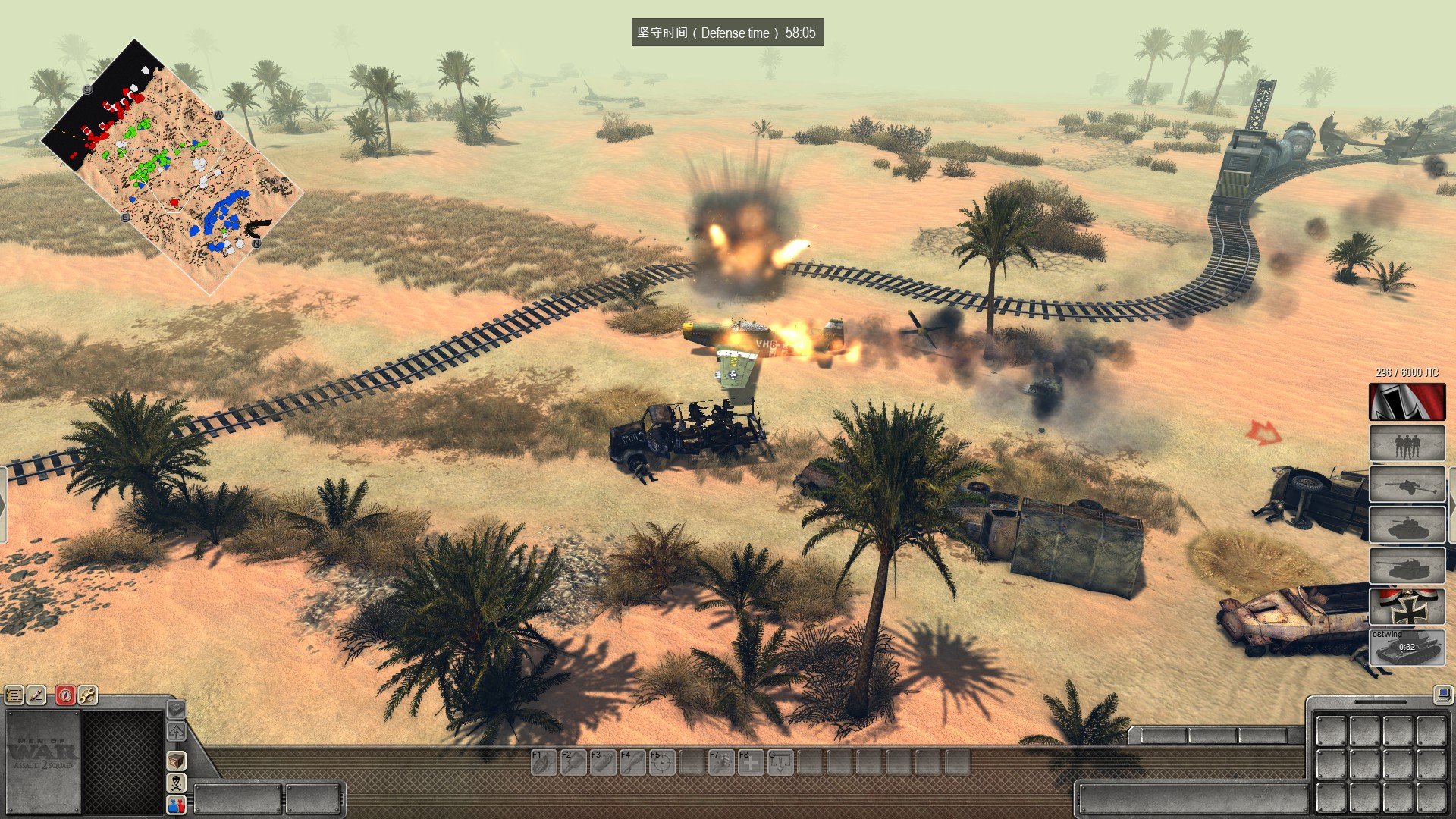Open the German flag reinforcement header

click(x=1407, y=402)
